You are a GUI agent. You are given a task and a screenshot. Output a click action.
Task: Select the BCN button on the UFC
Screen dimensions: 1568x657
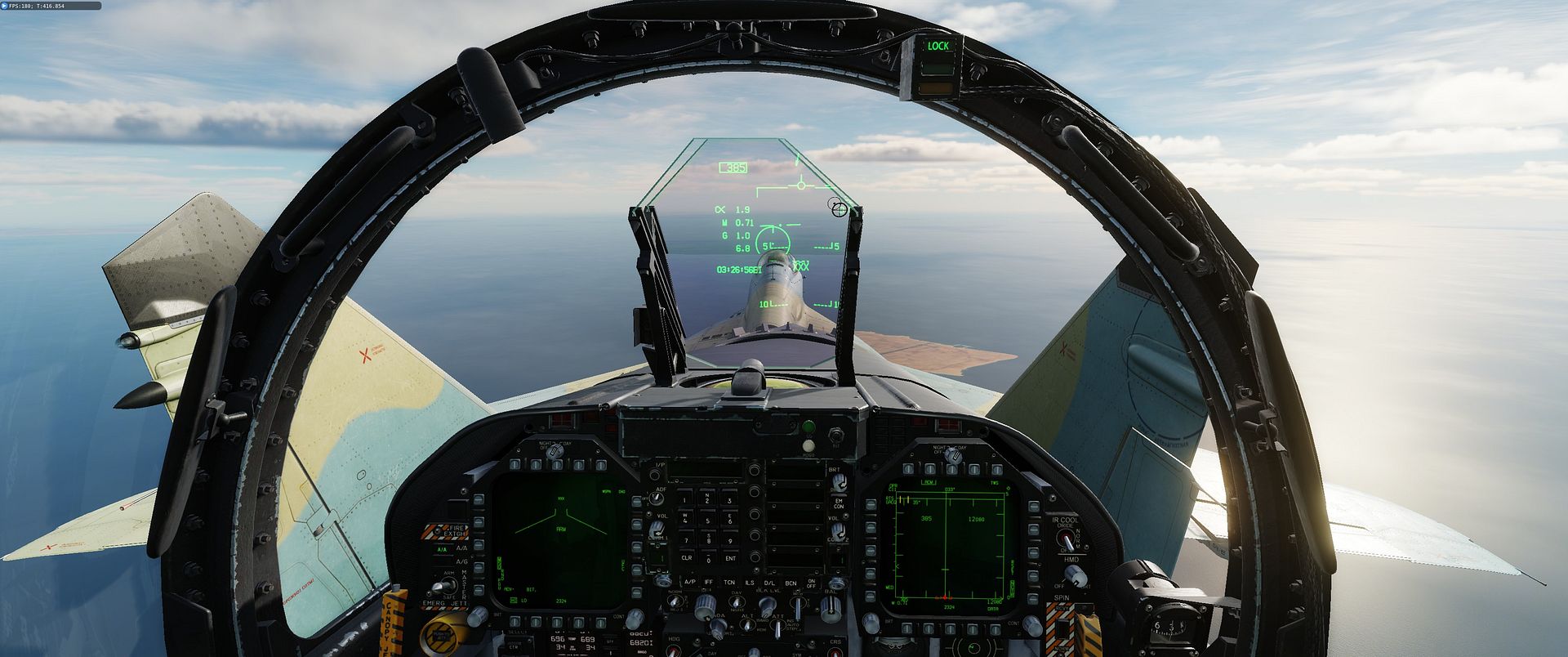[x=791, y=582]
